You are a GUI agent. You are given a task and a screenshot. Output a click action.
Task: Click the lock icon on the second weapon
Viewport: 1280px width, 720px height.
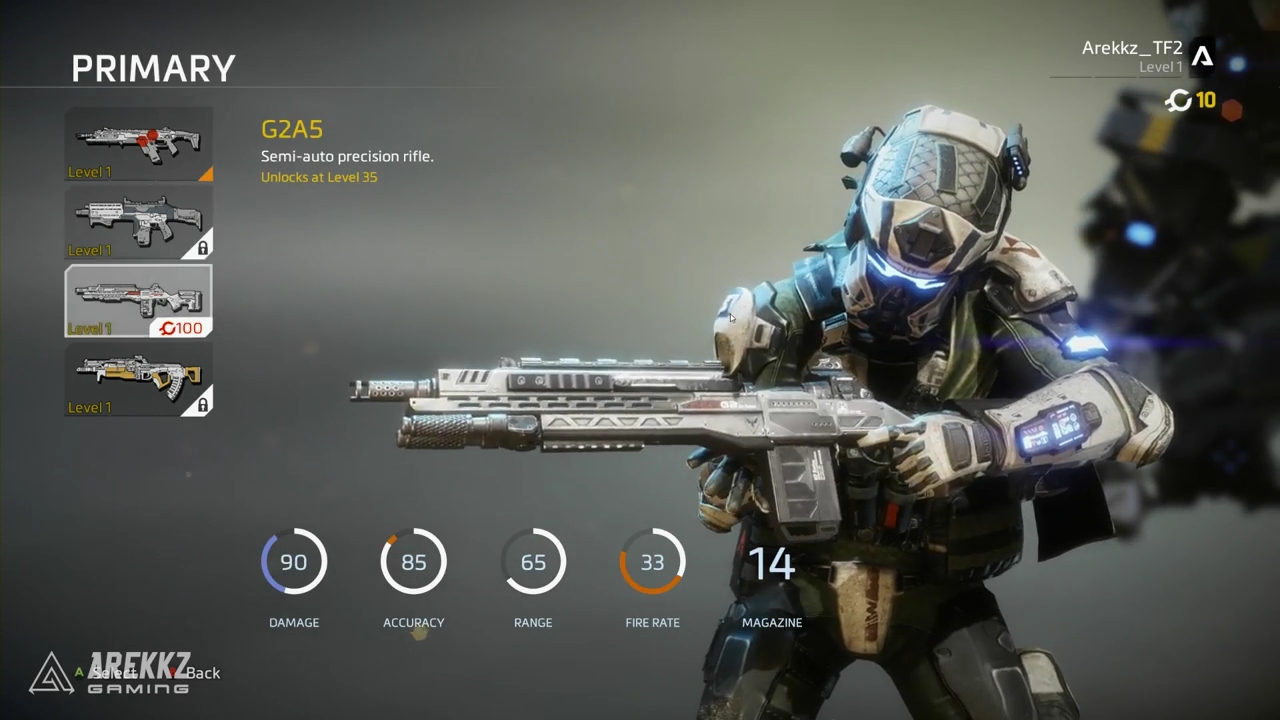[202, 248]
